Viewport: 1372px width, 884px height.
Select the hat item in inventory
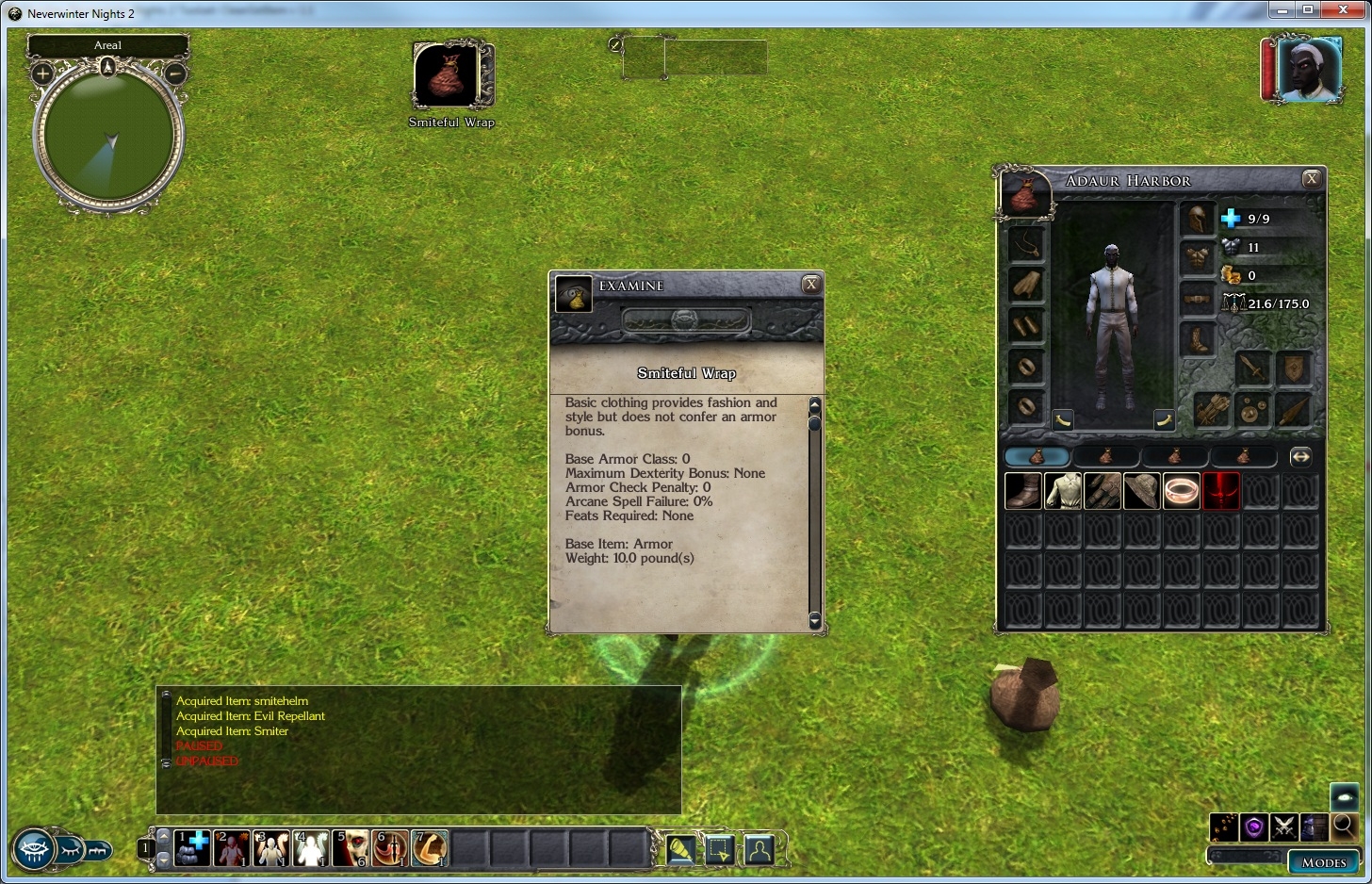click(x=1142, y=491)
